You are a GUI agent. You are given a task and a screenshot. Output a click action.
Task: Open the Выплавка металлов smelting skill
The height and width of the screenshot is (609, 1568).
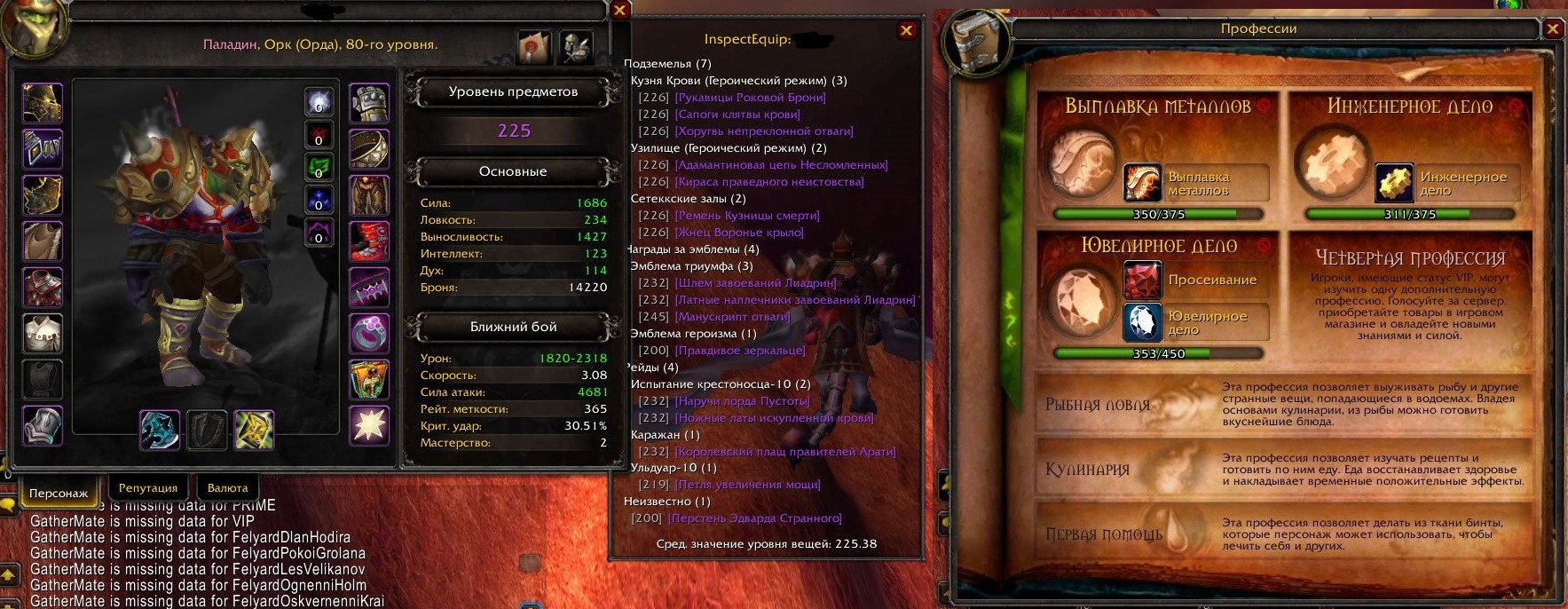tap(1142, 183)
